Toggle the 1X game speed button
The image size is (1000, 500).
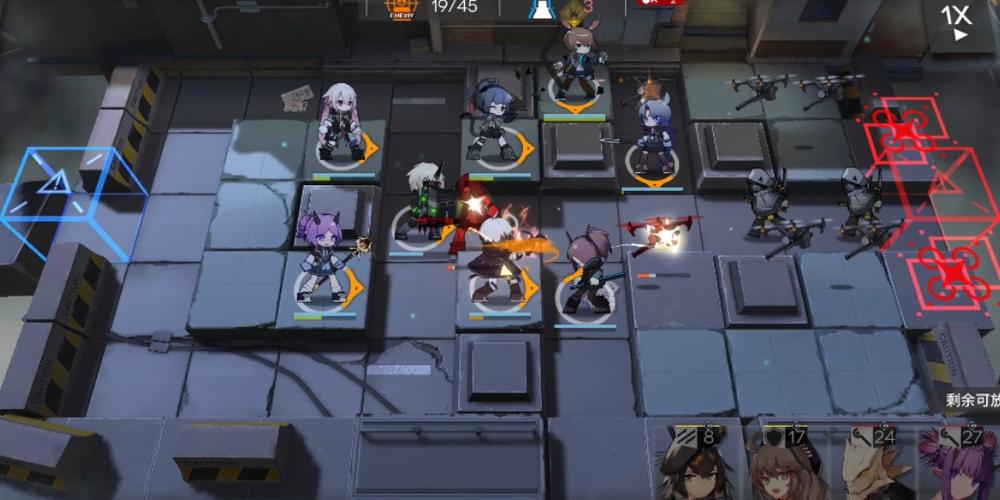pyautogui.click(x=956, y=22)
